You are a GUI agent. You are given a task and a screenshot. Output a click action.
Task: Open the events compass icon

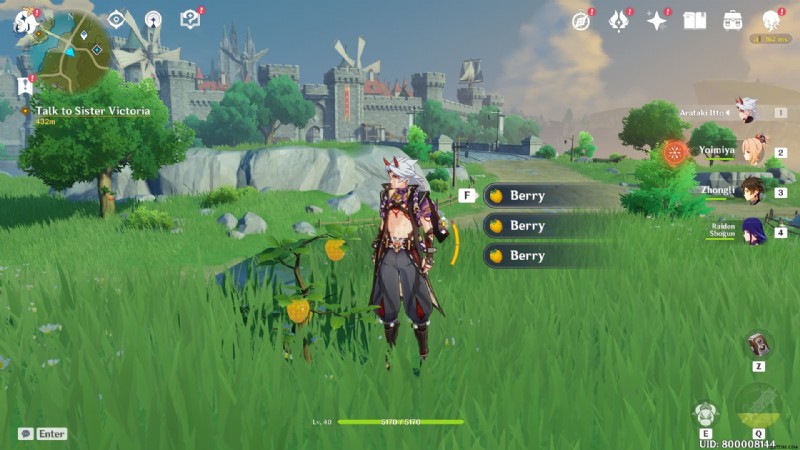pyautogui.click(x=581, y=21)
